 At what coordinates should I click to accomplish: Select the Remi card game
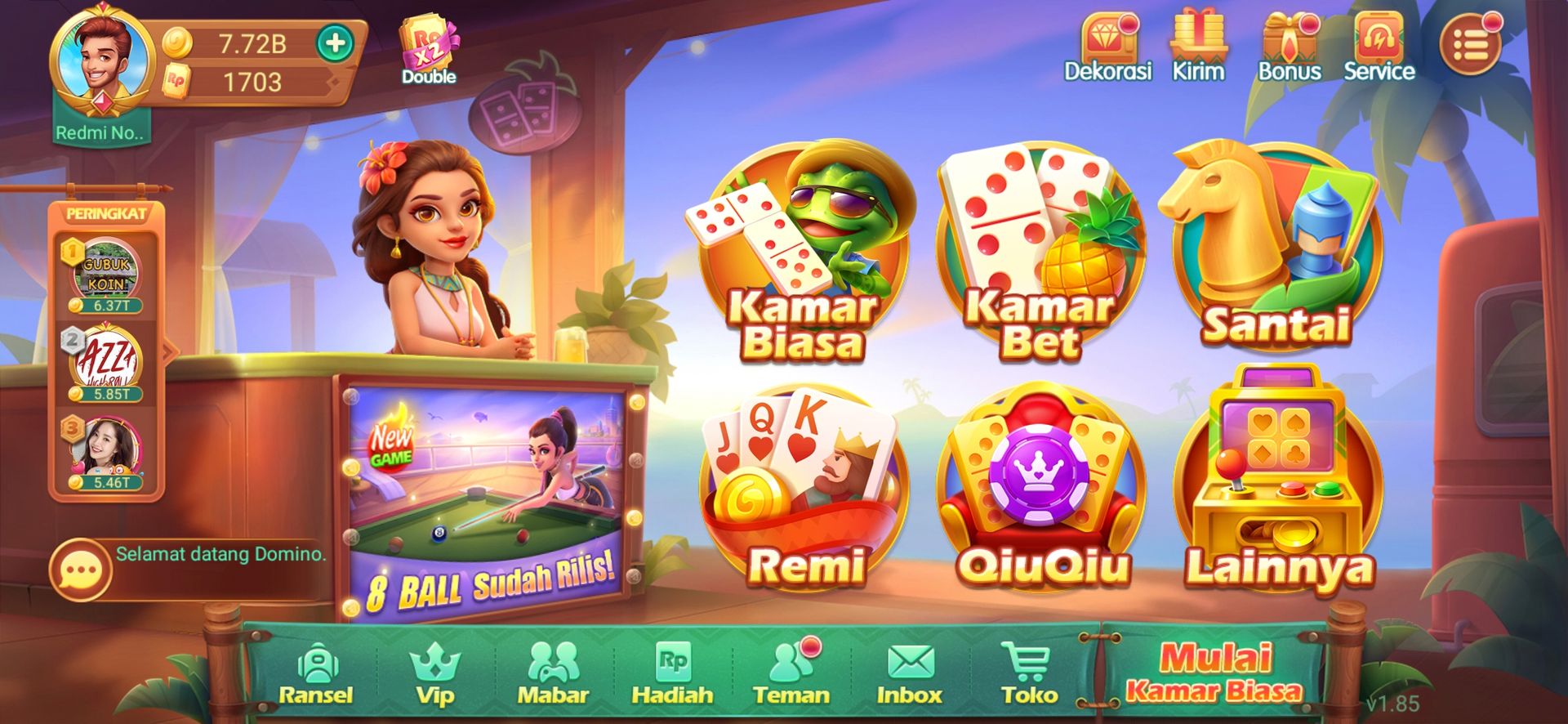804,490
